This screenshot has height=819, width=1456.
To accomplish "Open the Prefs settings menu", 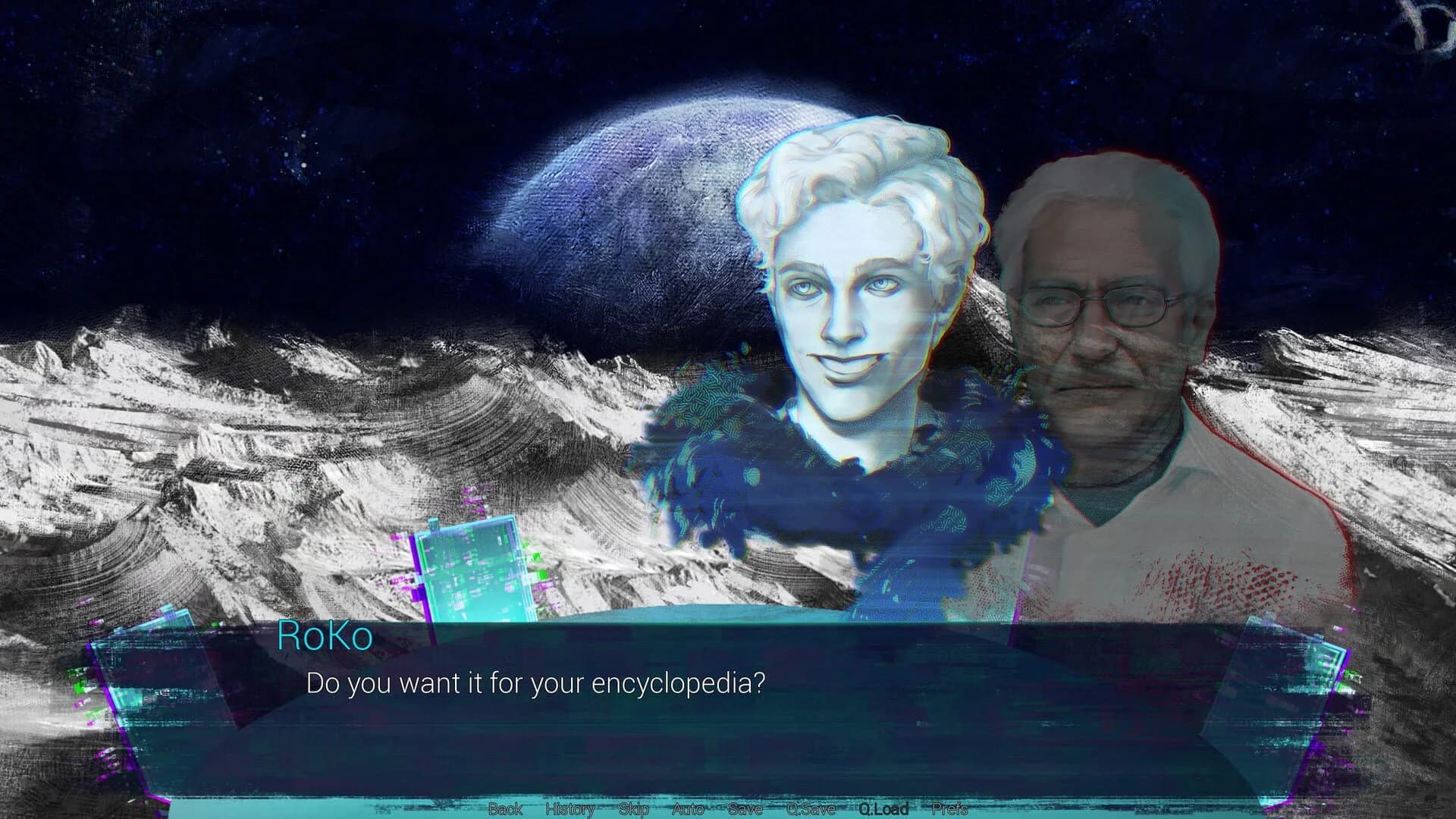I will (949, 810).
